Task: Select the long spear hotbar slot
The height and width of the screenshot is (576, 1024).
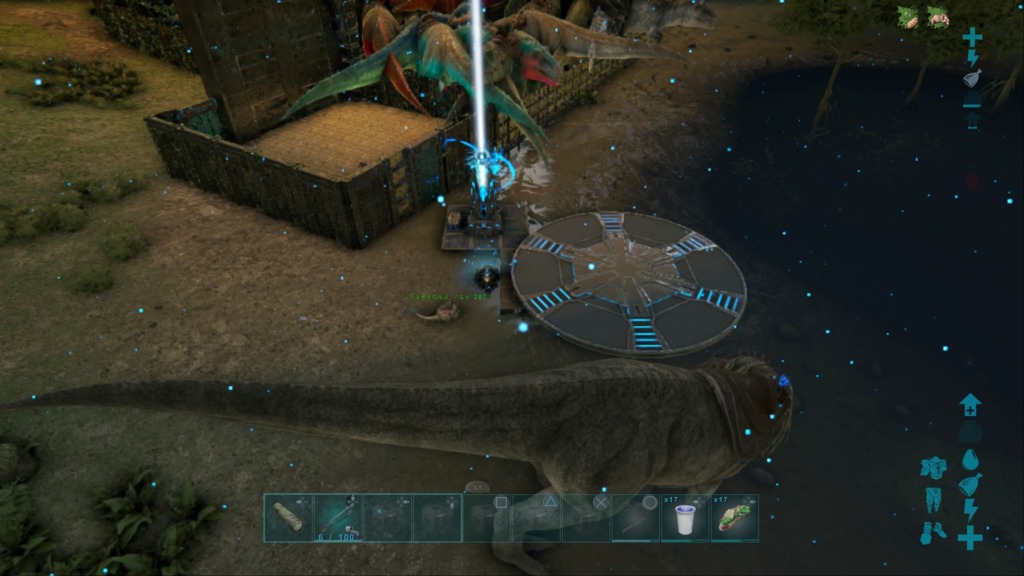Action: (636, 518)
